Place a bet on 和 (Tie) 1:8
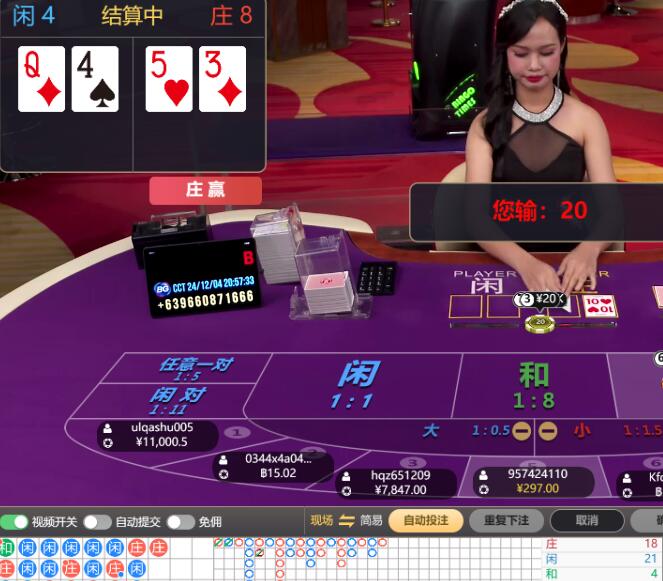The width and height of the screenshot is (663, 581). coord(533,386)
